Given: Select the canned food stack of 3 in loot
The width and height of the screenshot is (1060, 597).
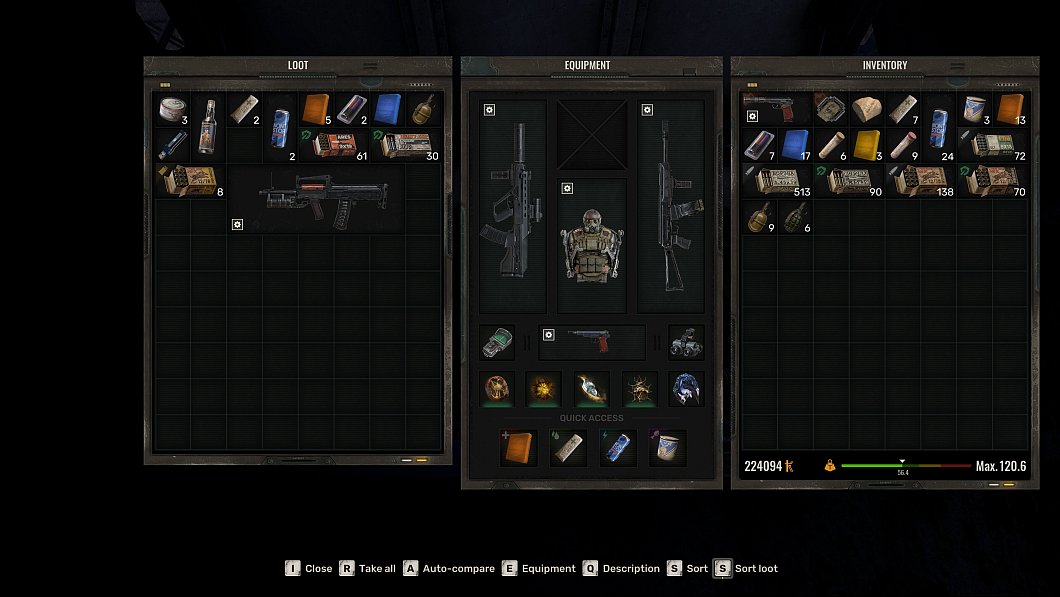Looking at the screenshot, I should coord(173,109).
